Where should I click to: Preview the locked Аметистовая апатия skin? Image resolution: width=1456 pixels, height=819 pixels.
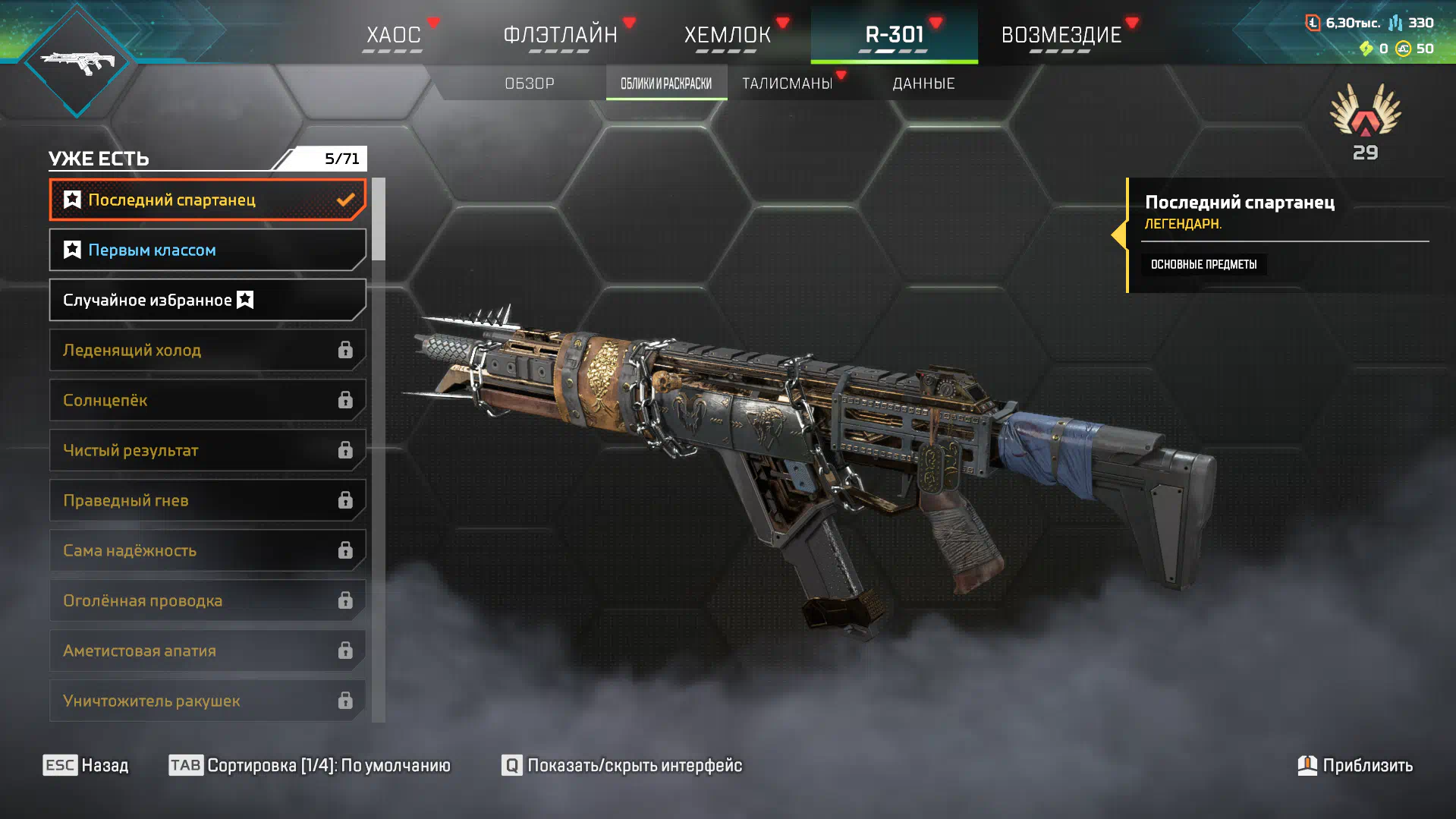[x=207, y=650]
